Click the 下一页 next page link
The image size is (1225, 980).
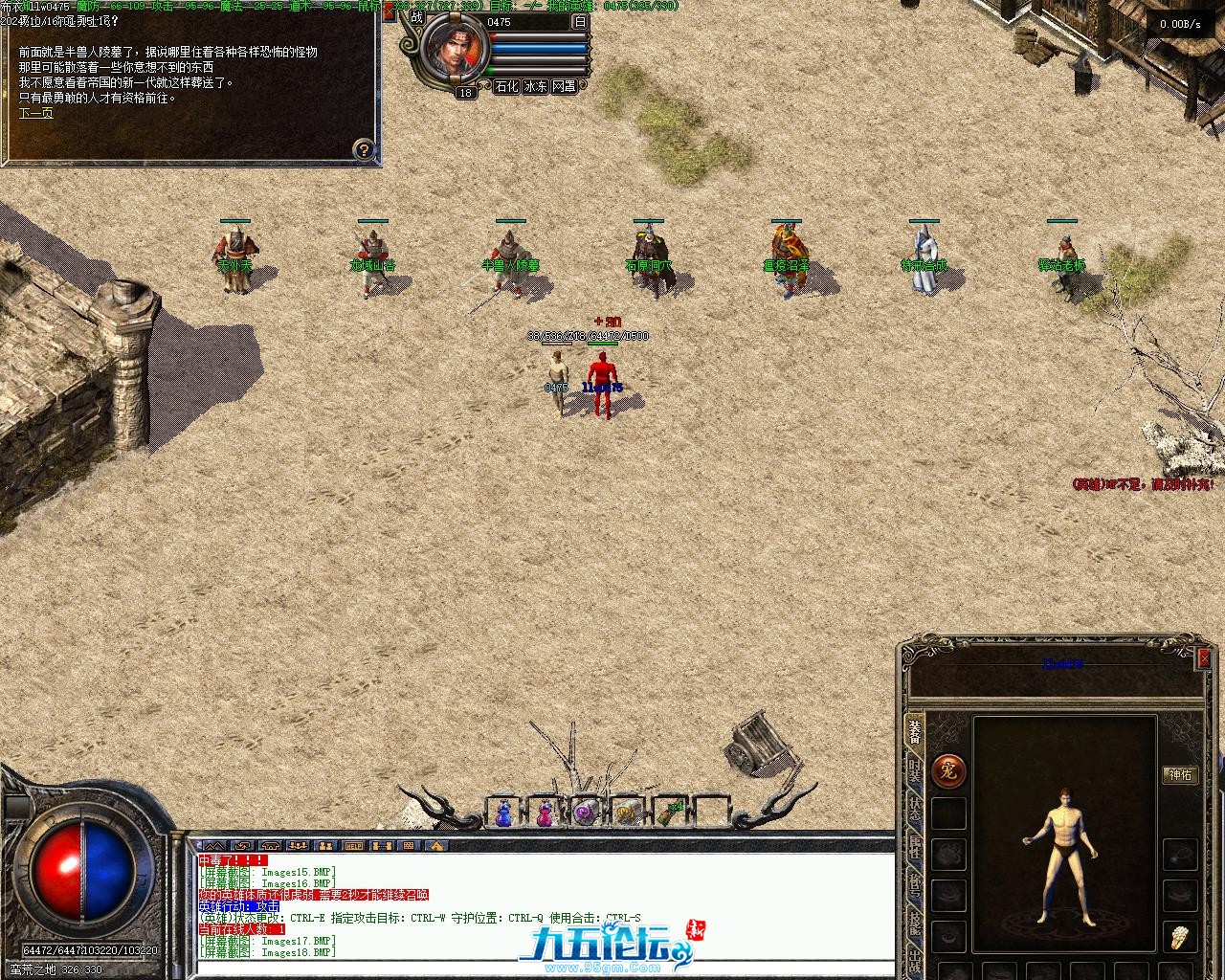point(35,113)
